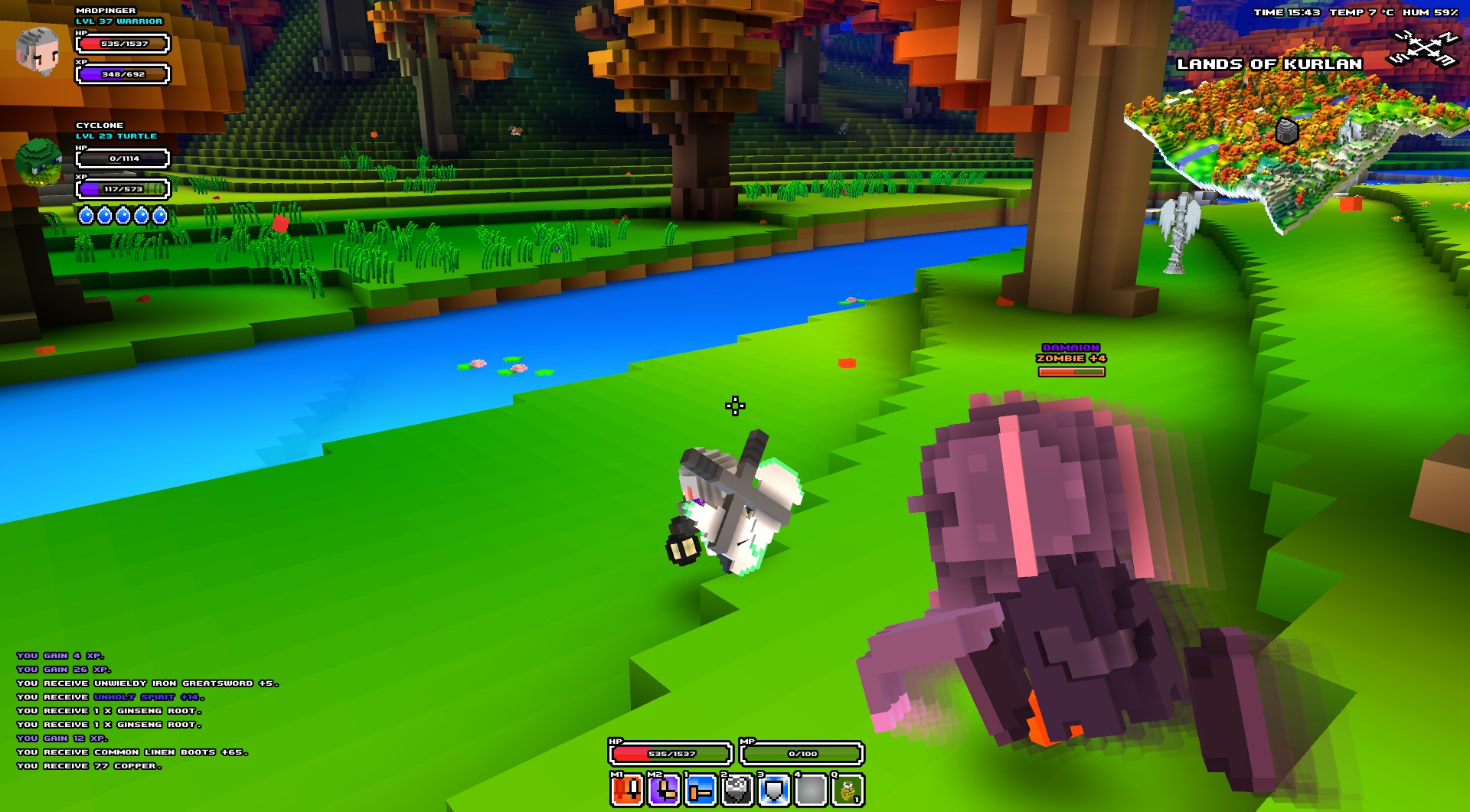Use the consumable item in the Q slot

pos(848,790)
